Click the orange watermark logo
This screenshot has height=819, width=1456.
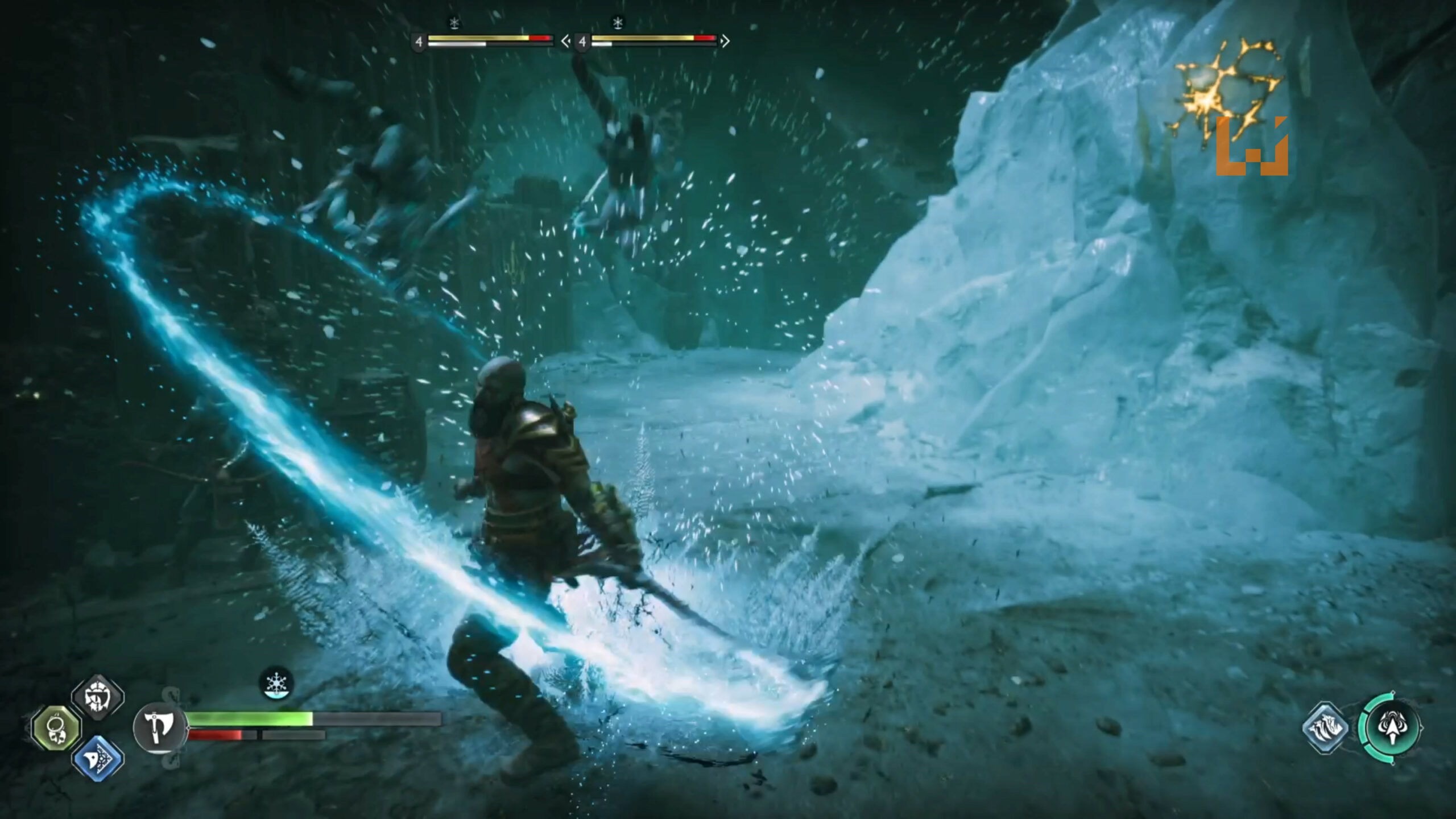1251,147
